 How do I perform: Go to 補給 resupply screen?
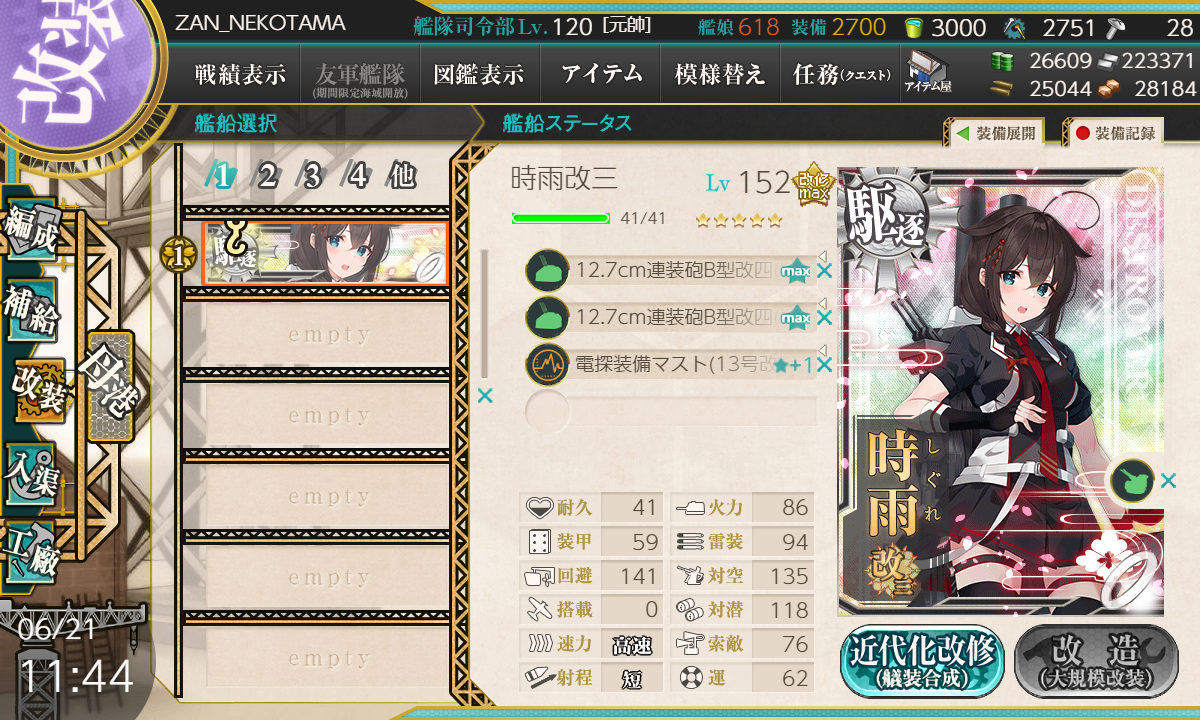pos(32,312)
